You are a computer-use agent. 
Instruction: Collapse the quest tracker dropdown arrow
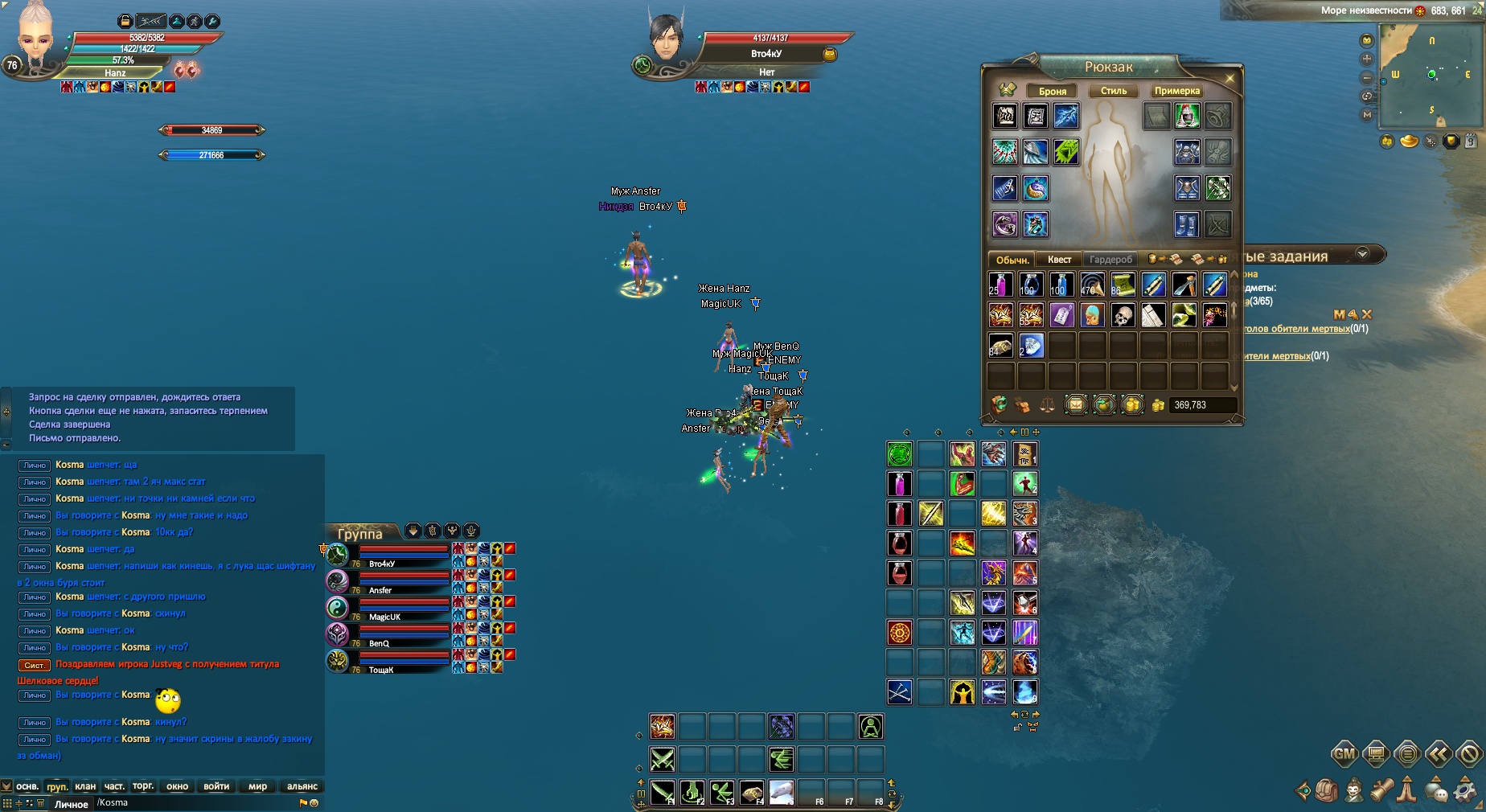coord(1362,254)
